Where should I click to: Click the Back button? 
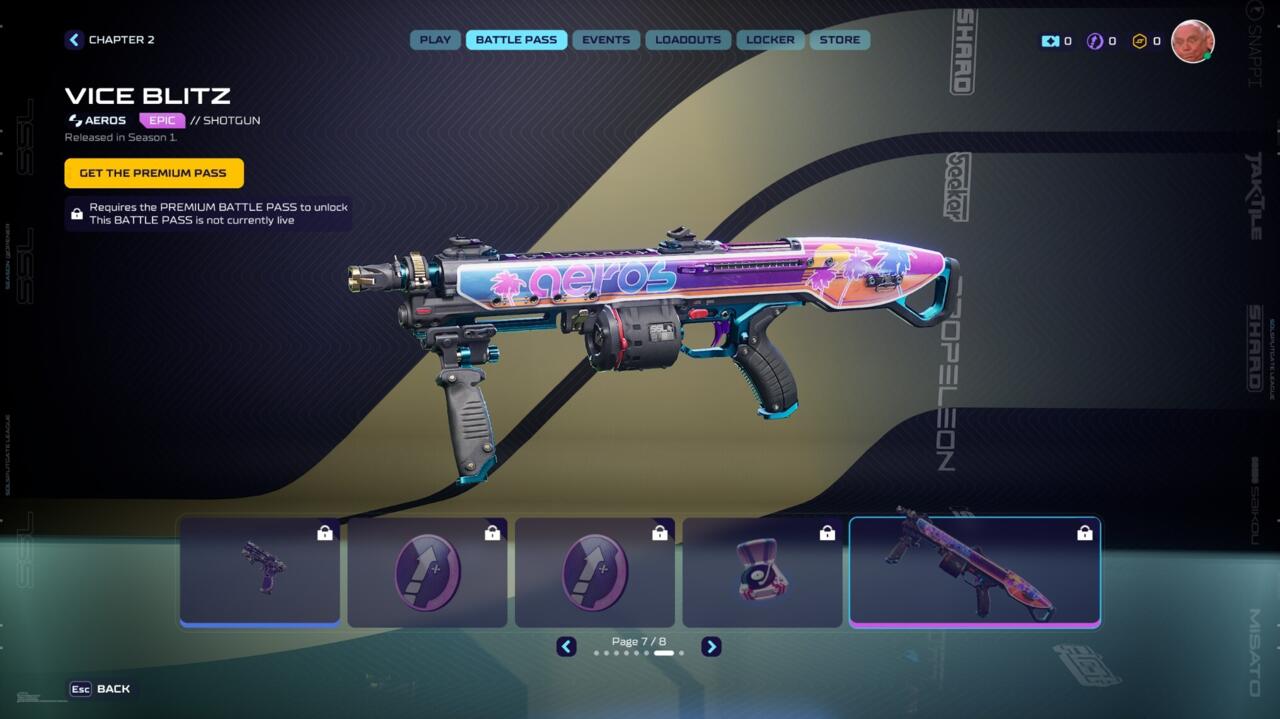tap(100, 689)
